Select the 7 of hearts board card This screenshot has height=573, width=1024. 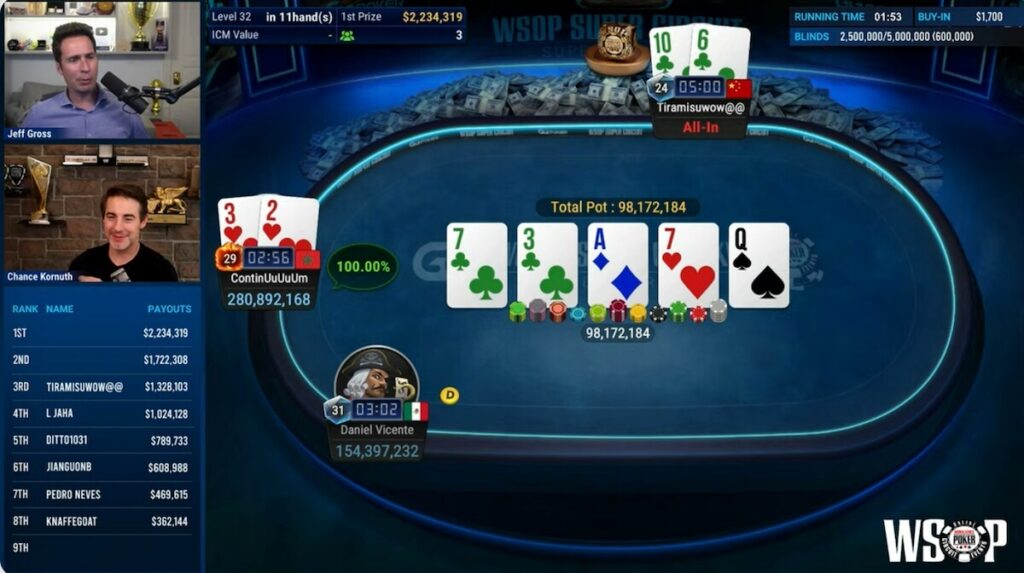coord(688,265)
